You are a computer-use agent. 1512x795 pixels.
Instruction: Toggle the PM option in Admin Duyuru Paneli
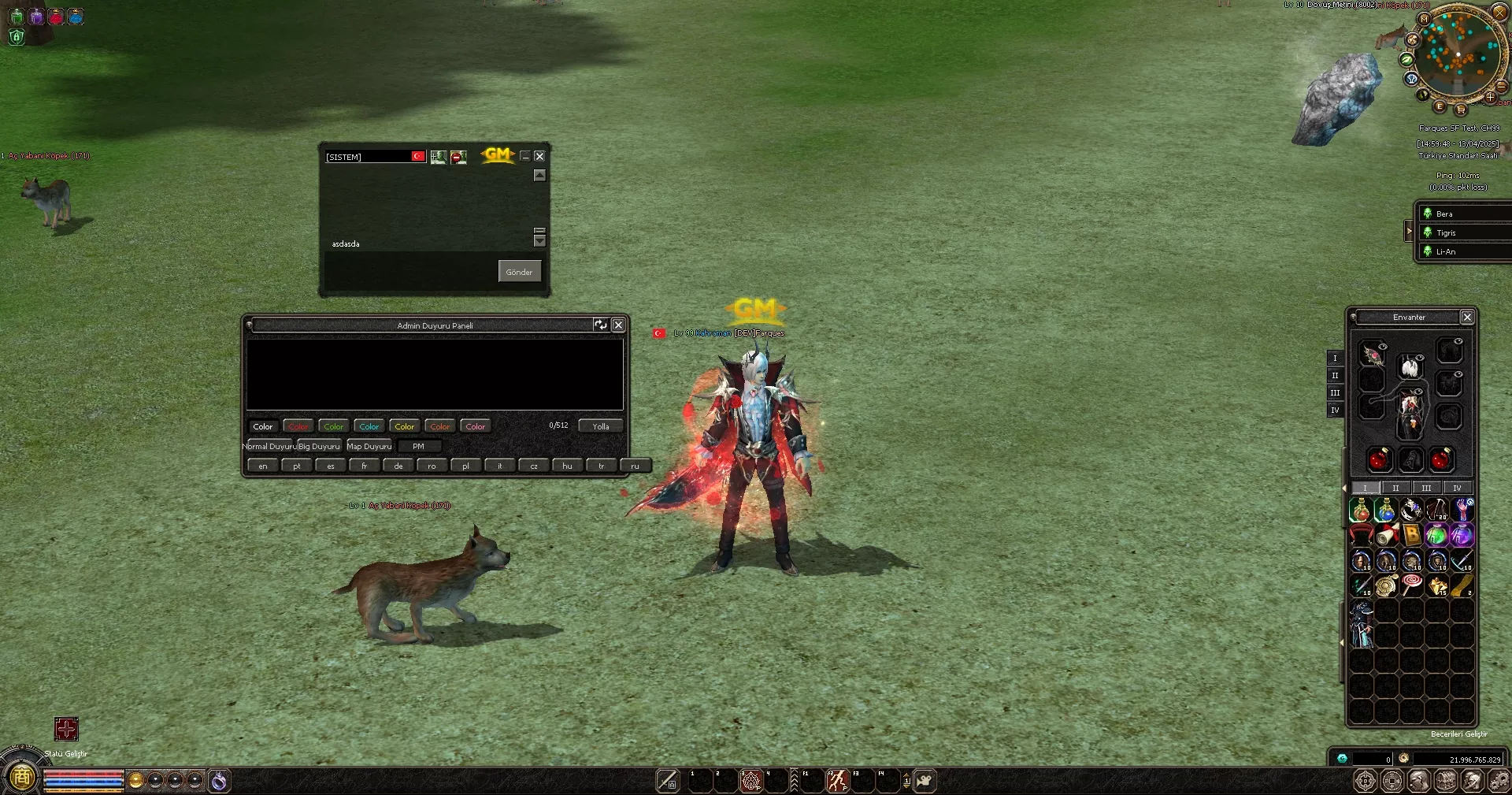coord(418,446)
